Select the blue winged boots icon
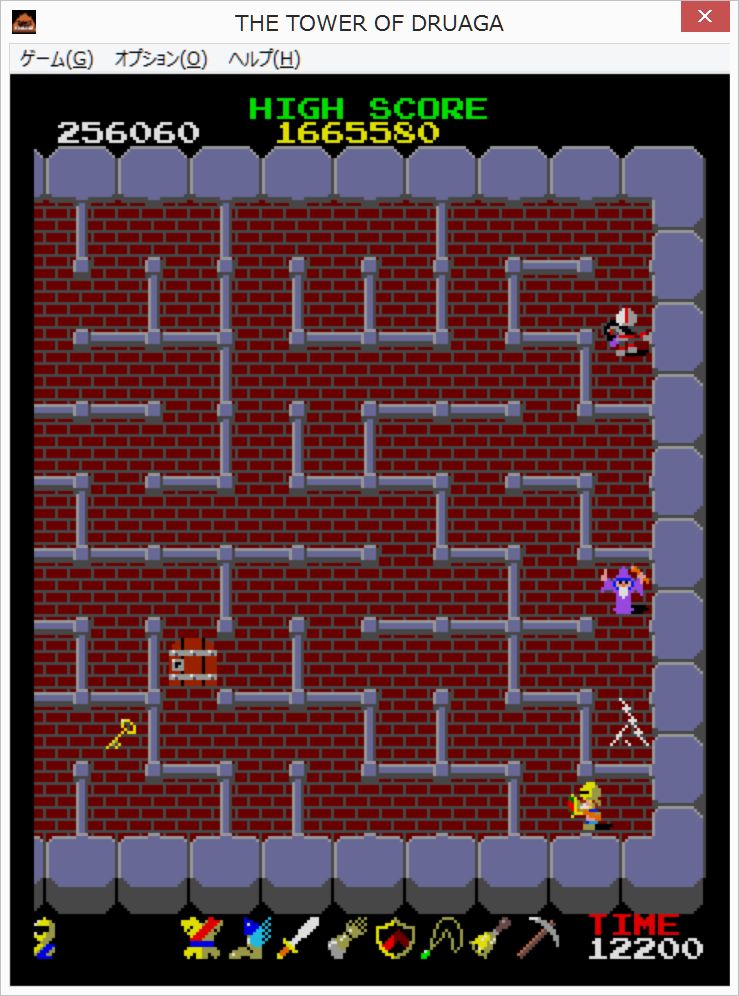This screenshot has width=739, height=996. 249,938
